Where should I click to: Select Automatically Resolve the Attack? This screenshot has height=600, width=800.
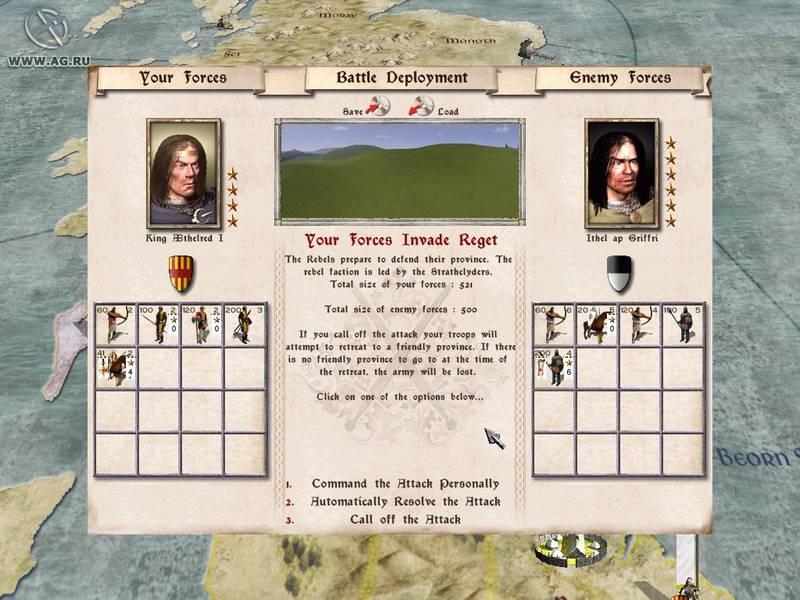[405, 501]
